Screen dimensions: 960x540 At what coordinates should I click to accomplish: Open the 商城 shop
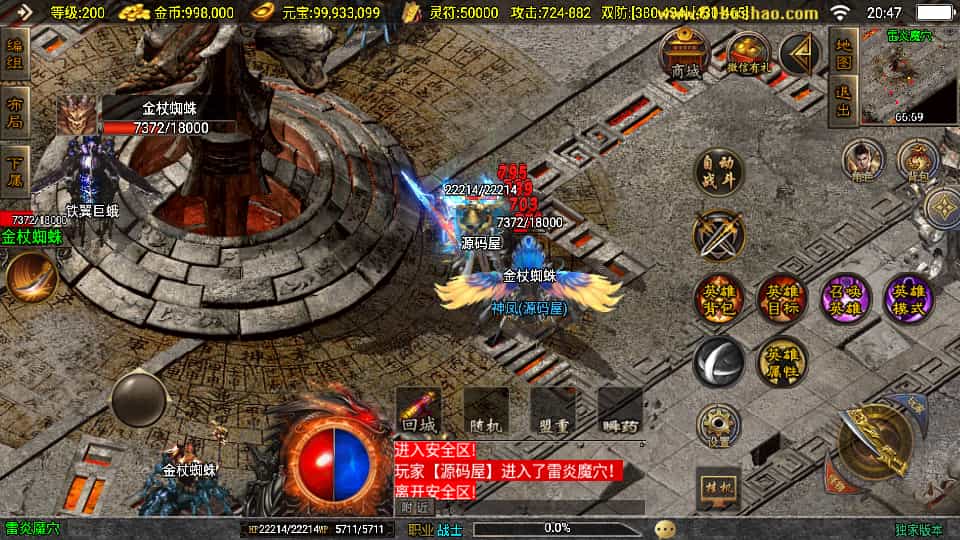(x=685, y=53)
